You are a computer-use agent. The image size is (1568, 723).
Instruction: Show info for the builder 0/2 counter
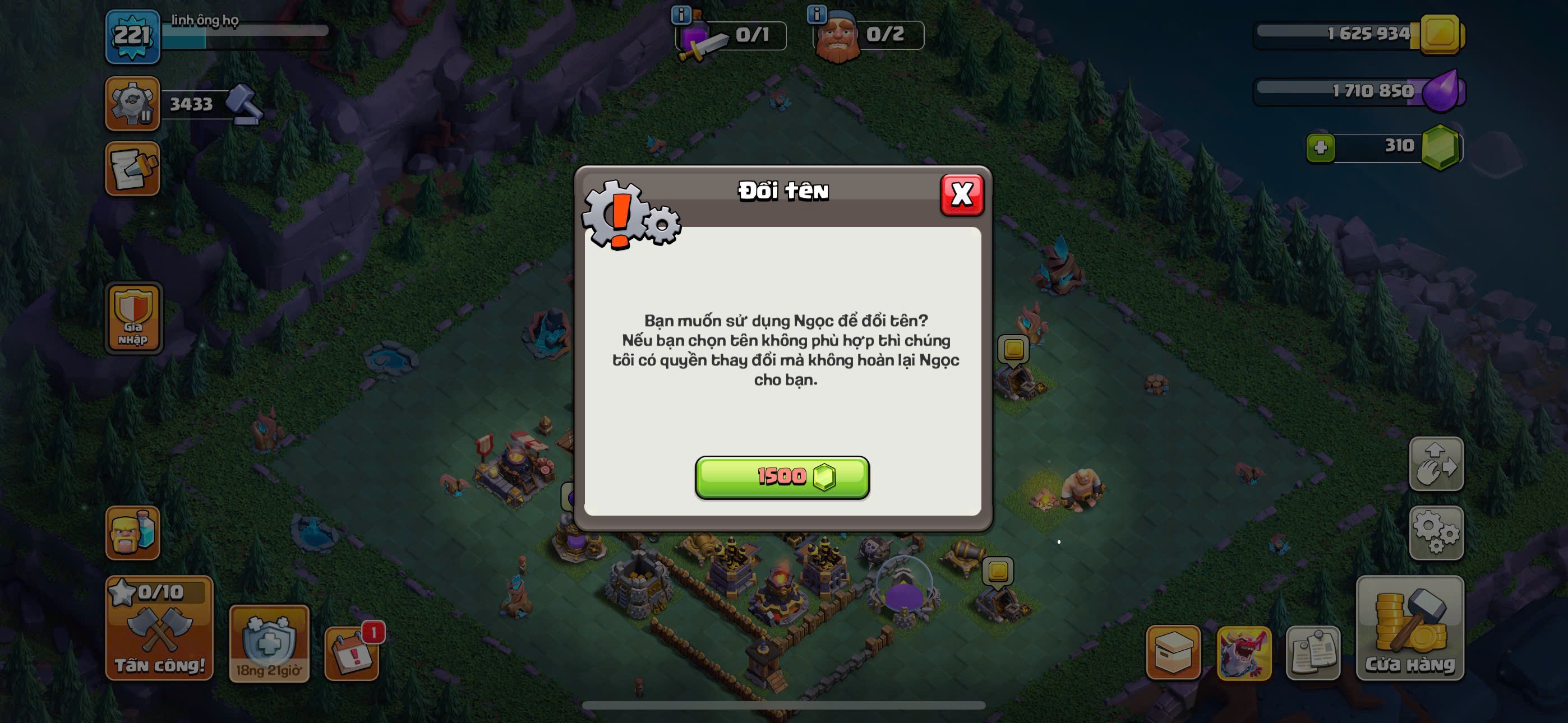(817, 14)
